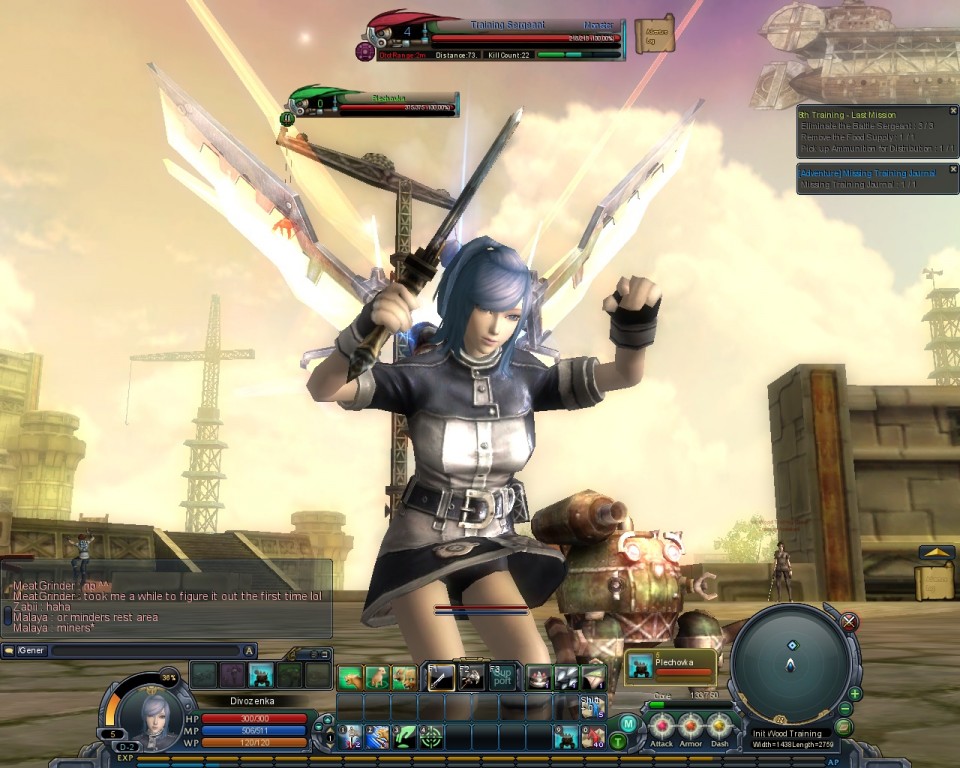Zoom in the minimap with plus button
The image size is (960, 768).
(855, 694)
